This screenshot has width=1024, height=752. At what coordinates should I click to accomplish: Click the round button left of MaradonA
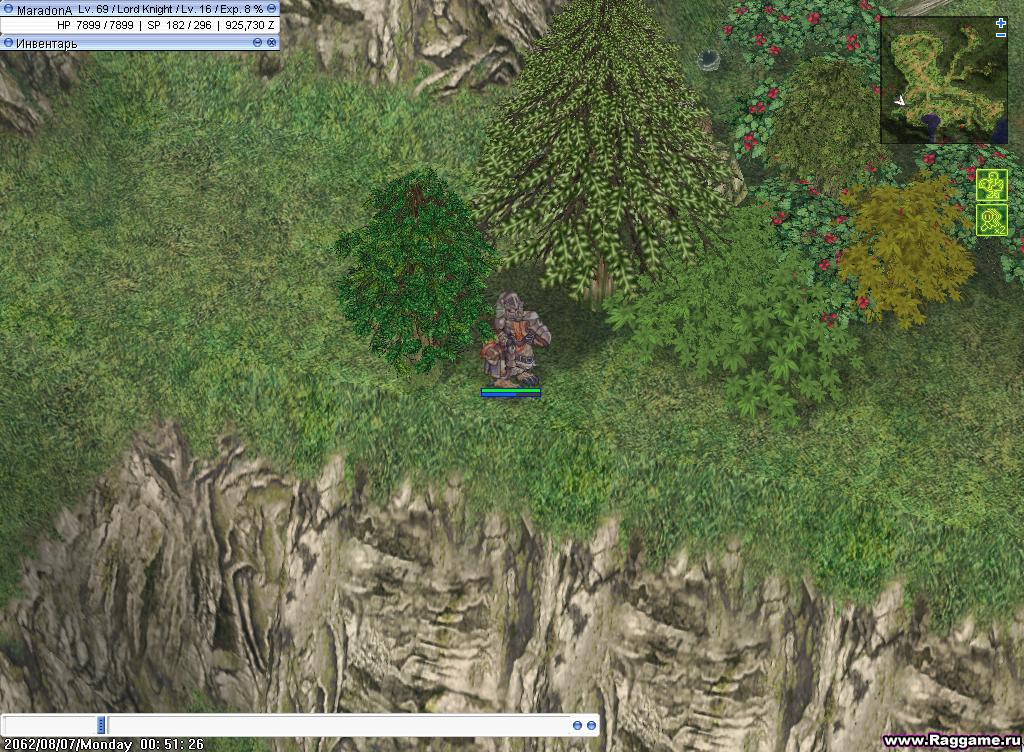coord(8,9)
